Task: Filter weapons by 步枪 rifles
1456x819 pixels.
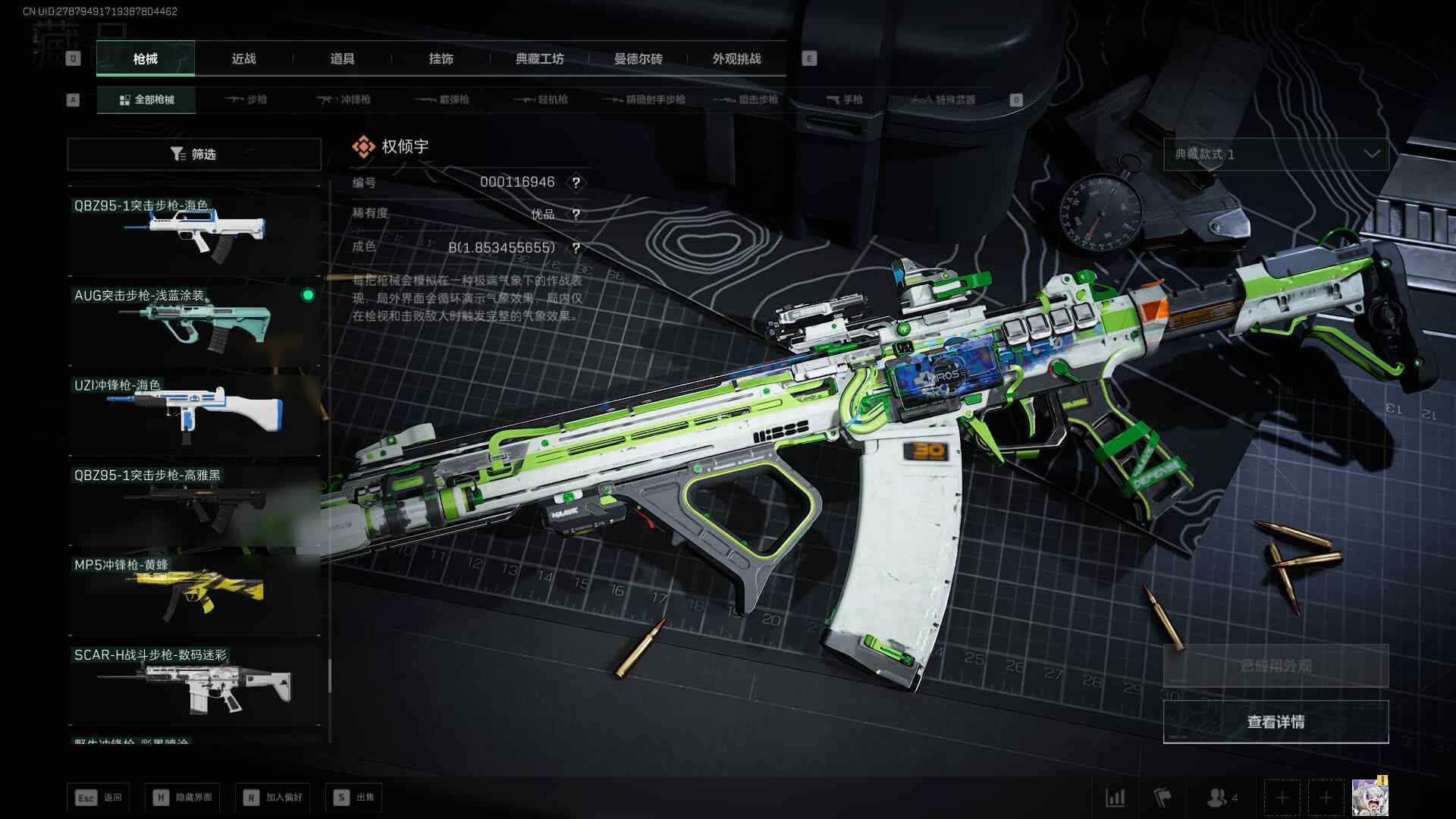Action: click(246, 99)
